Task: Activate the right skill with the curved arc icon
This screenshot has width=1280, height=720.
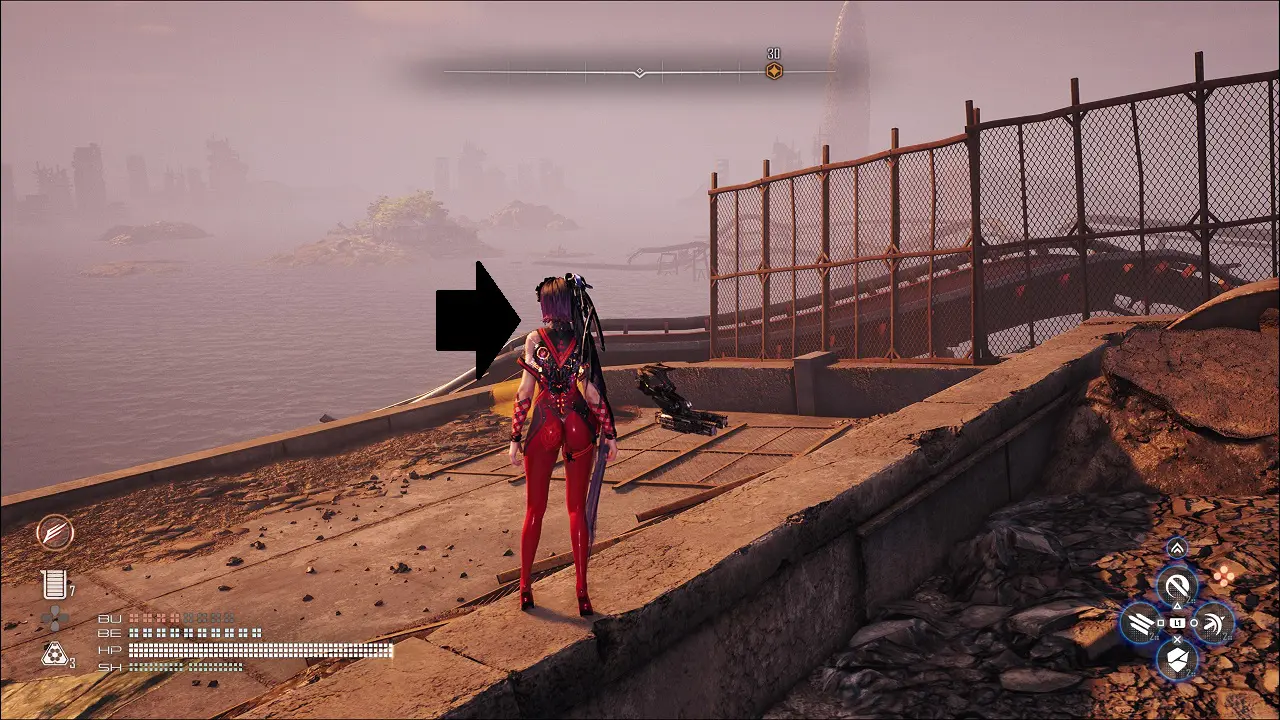Action: point(1213,623)
